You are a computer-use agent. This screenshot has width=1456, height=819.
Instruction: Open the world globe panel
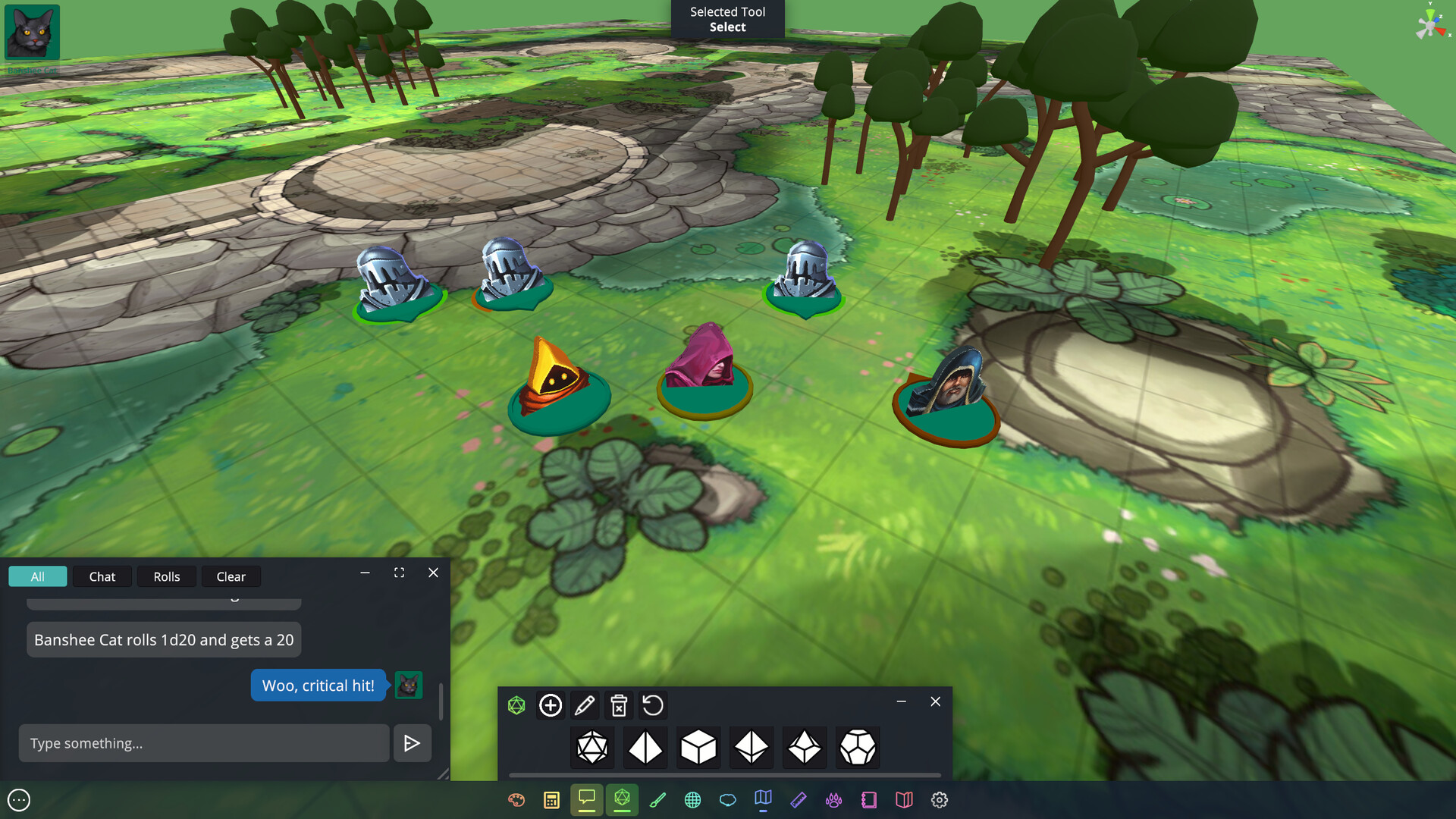692,799
